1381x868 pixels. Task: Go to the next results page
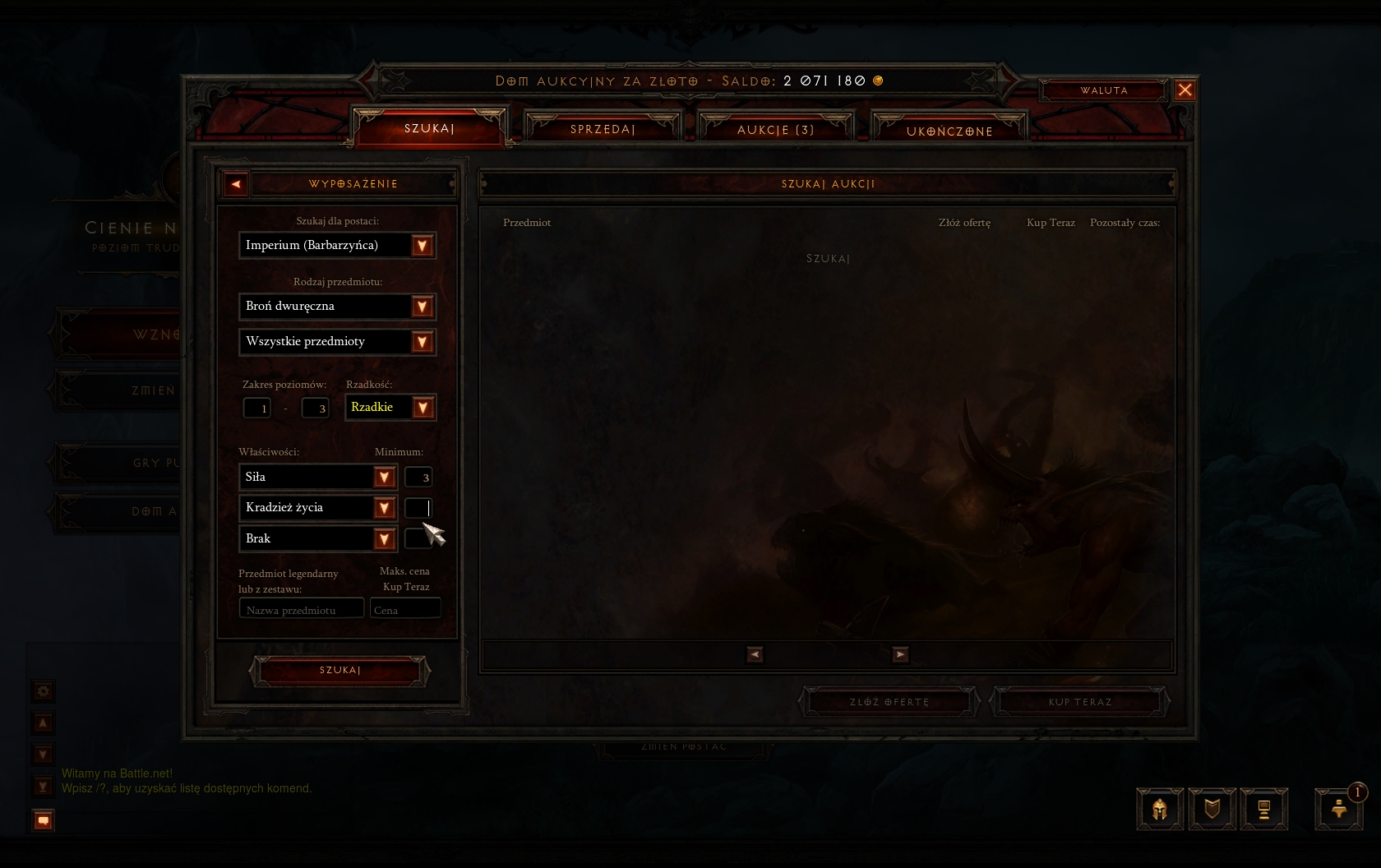click(x=900, y=654)
